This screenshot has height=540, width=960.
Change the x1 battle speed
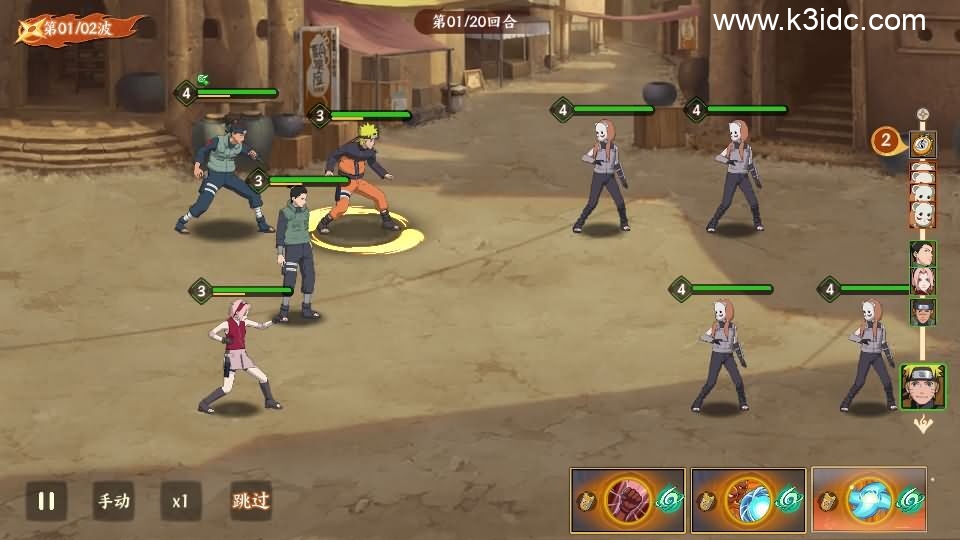[180, 501]
